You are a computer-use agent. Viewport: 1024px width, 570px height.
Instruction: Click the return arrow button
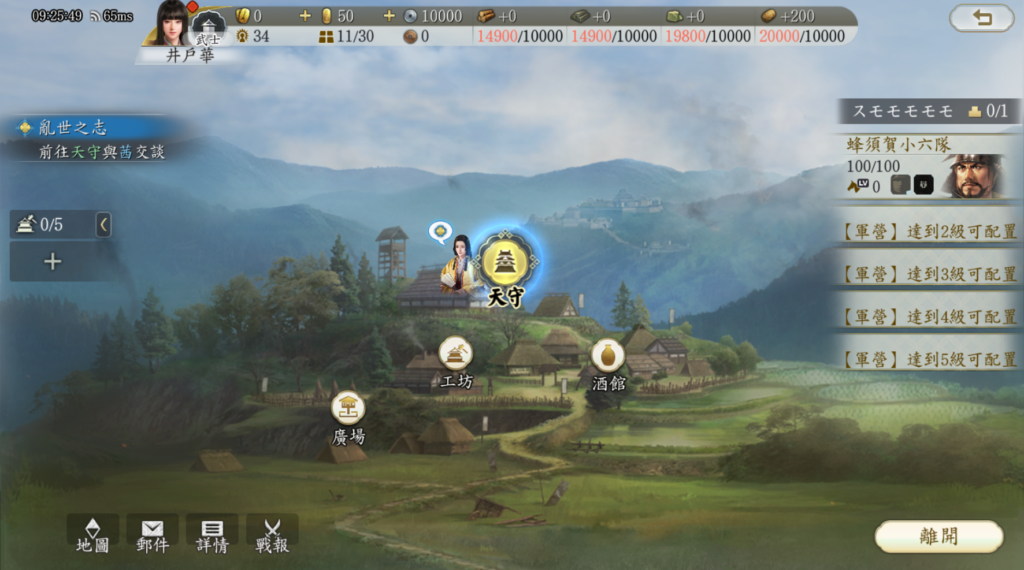click(981, 17)
